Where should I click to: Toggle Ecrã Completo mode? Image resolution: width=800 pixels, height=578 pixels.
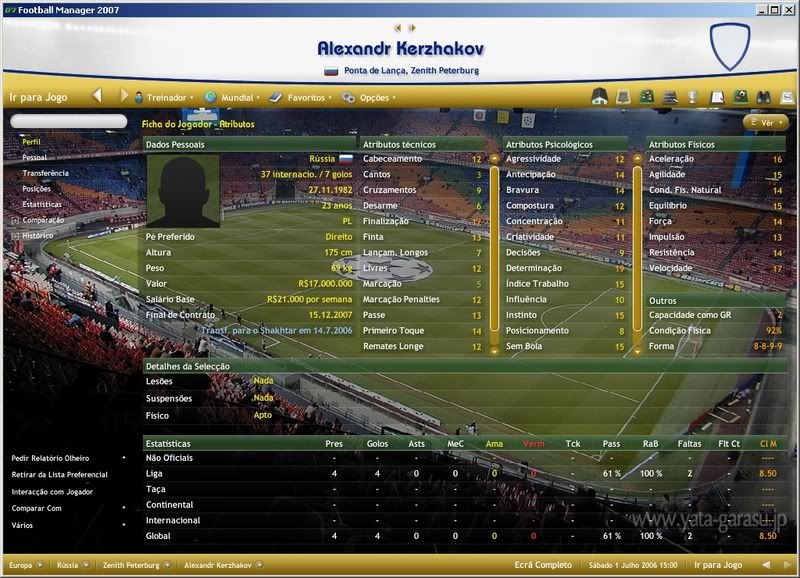pos(544,565)
